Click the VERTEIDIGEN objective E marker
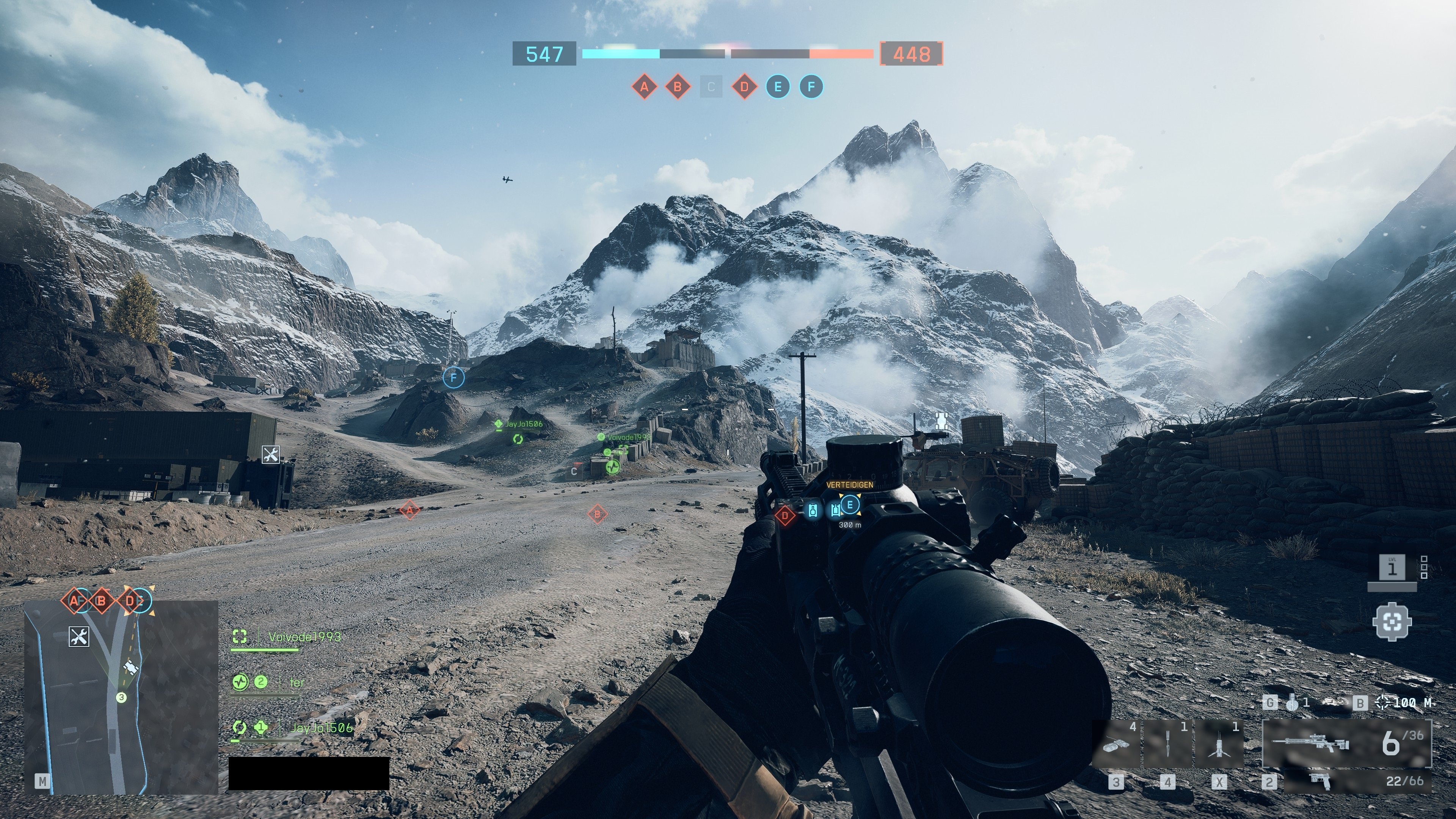 click(x=849, y=504)
